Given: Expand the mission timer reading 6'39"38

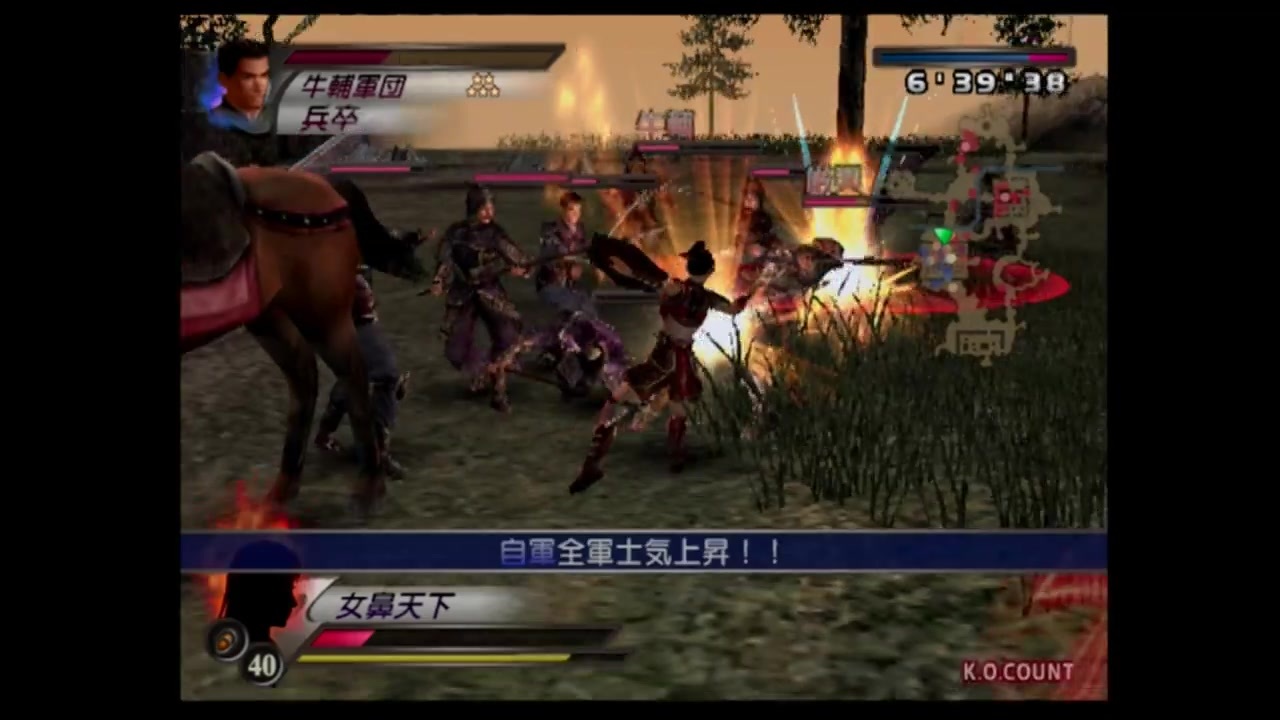Looking at the screenshot, I should coord(985,84).
